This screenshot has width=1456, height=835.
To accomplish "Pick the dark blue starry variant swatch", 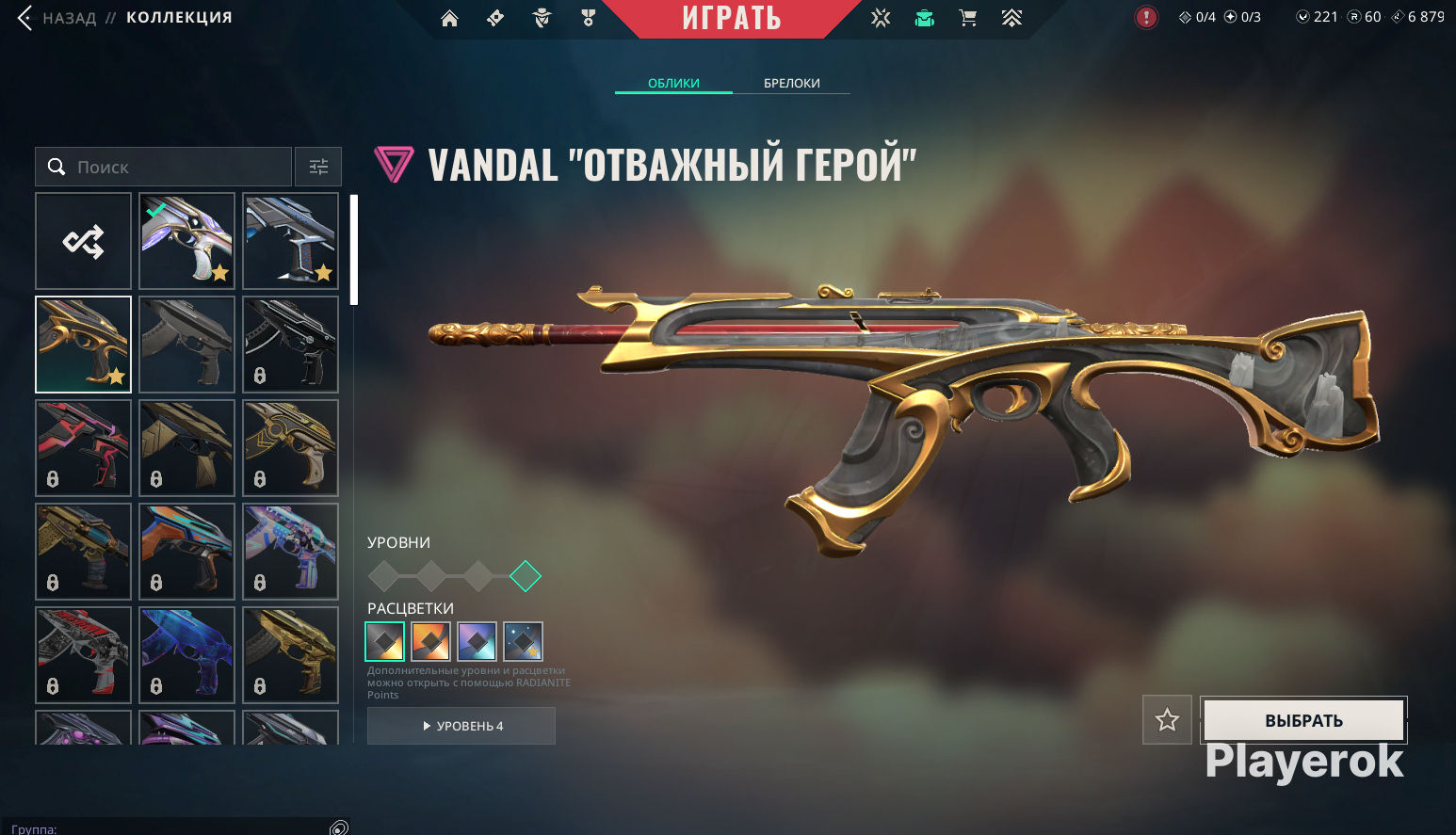I will click(523, 642).
